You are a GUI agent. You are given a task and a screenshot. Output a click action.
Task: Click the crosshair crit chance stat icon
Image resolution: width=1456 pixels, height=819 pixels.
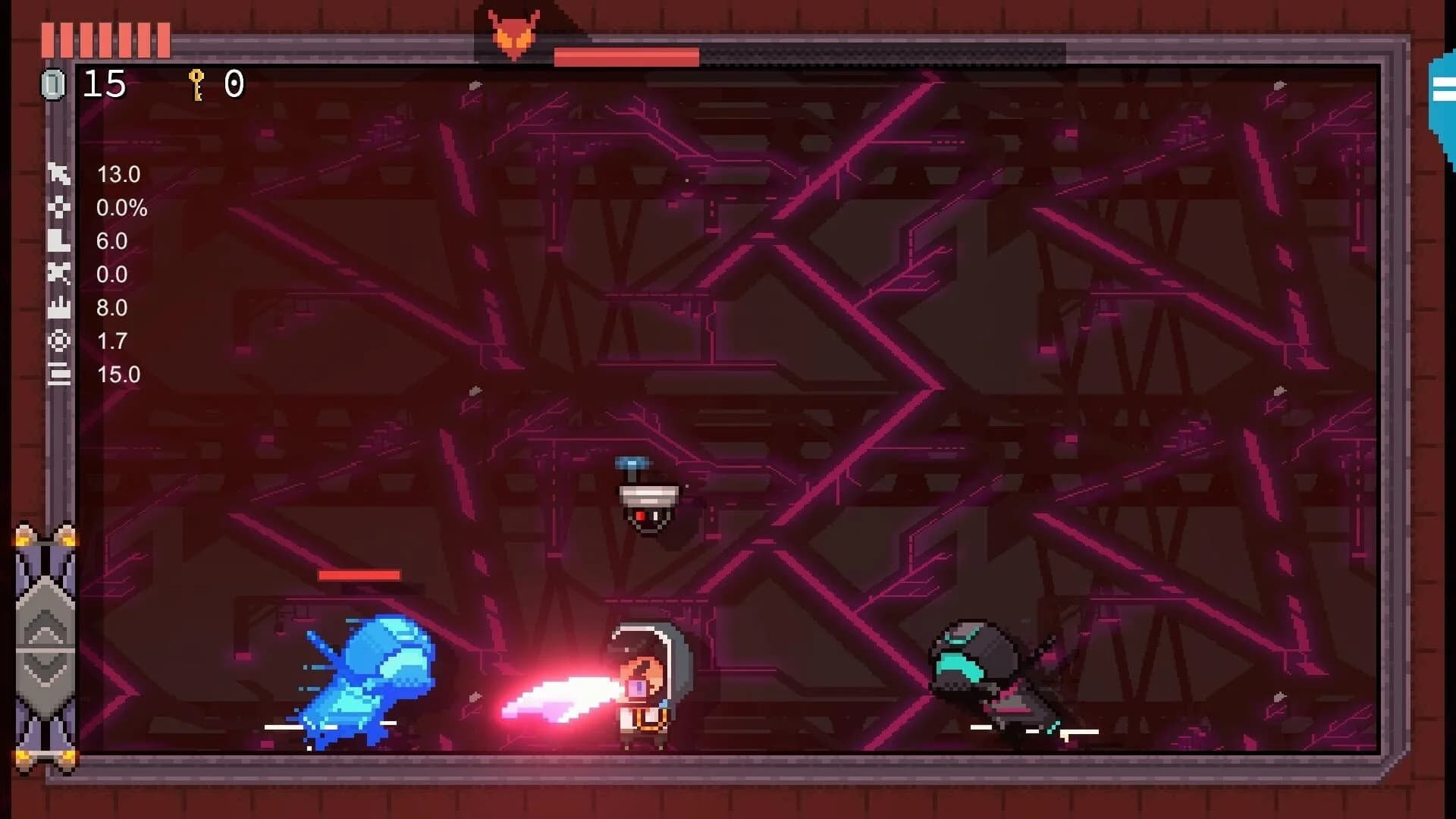point(59,208)
